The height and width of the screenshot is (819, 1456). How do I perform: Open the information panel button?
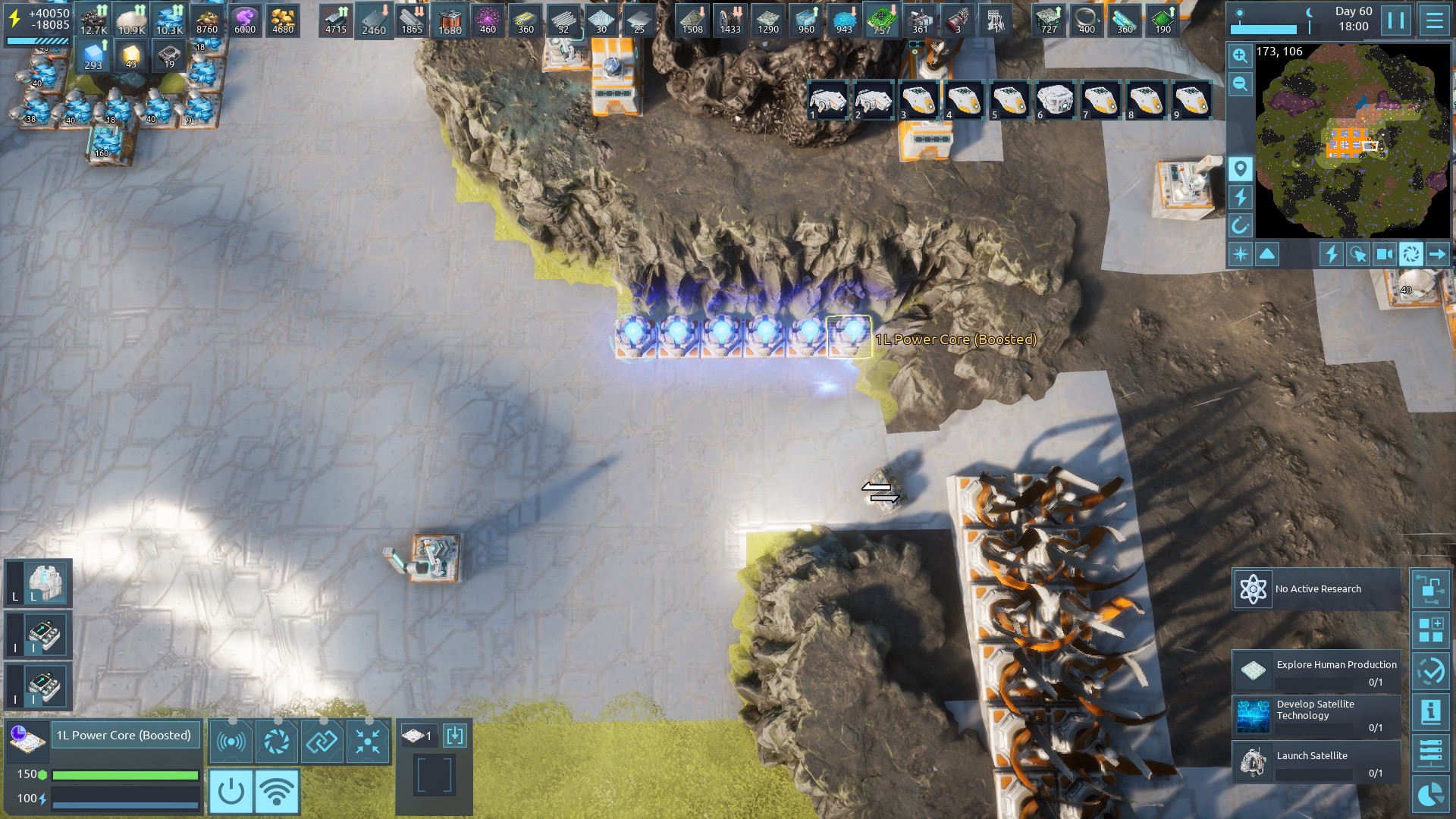click(1430, 712)
